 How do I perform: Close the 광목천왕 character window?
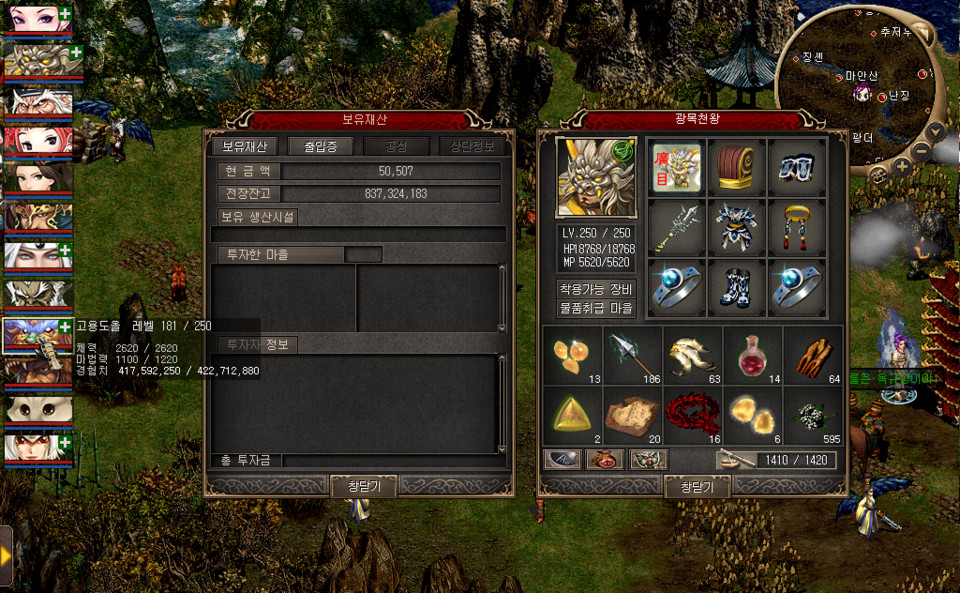[x=697, y=487]
